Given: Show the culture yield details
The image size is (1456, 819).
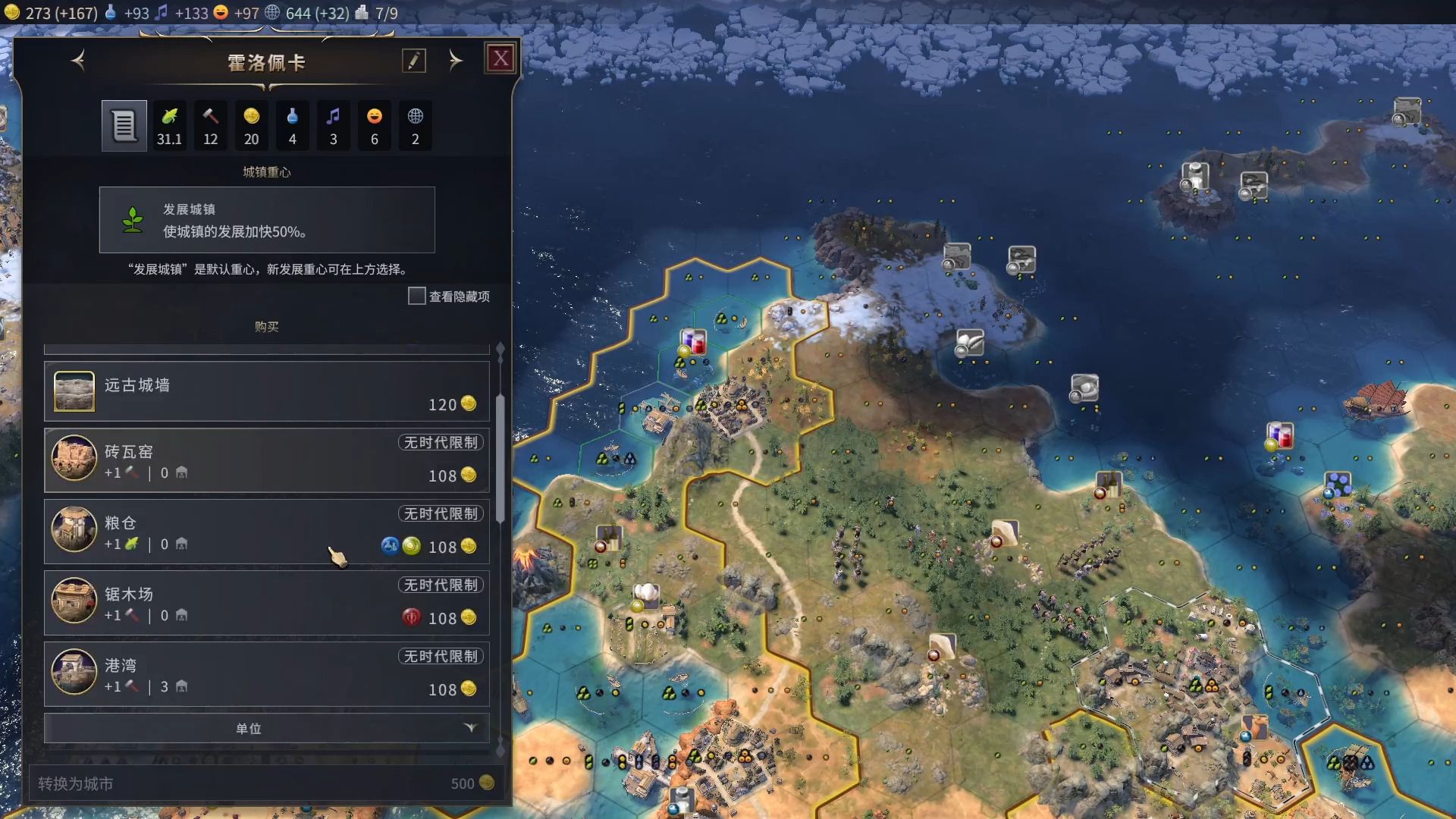Looking at the screenshot, I should (x=333, y=126).
